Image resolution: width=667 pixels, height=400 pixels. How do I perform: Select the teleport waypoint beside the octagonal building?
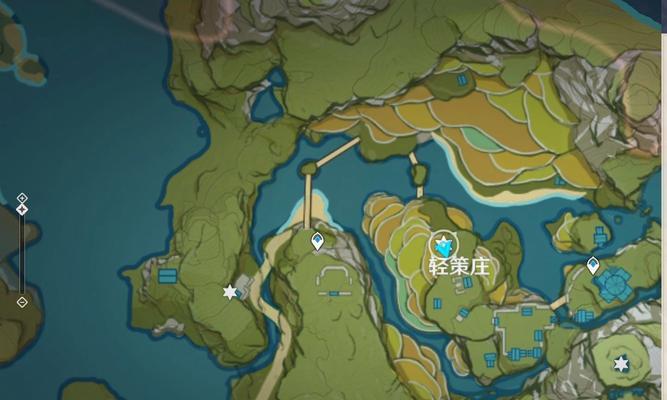click(593, 266)
